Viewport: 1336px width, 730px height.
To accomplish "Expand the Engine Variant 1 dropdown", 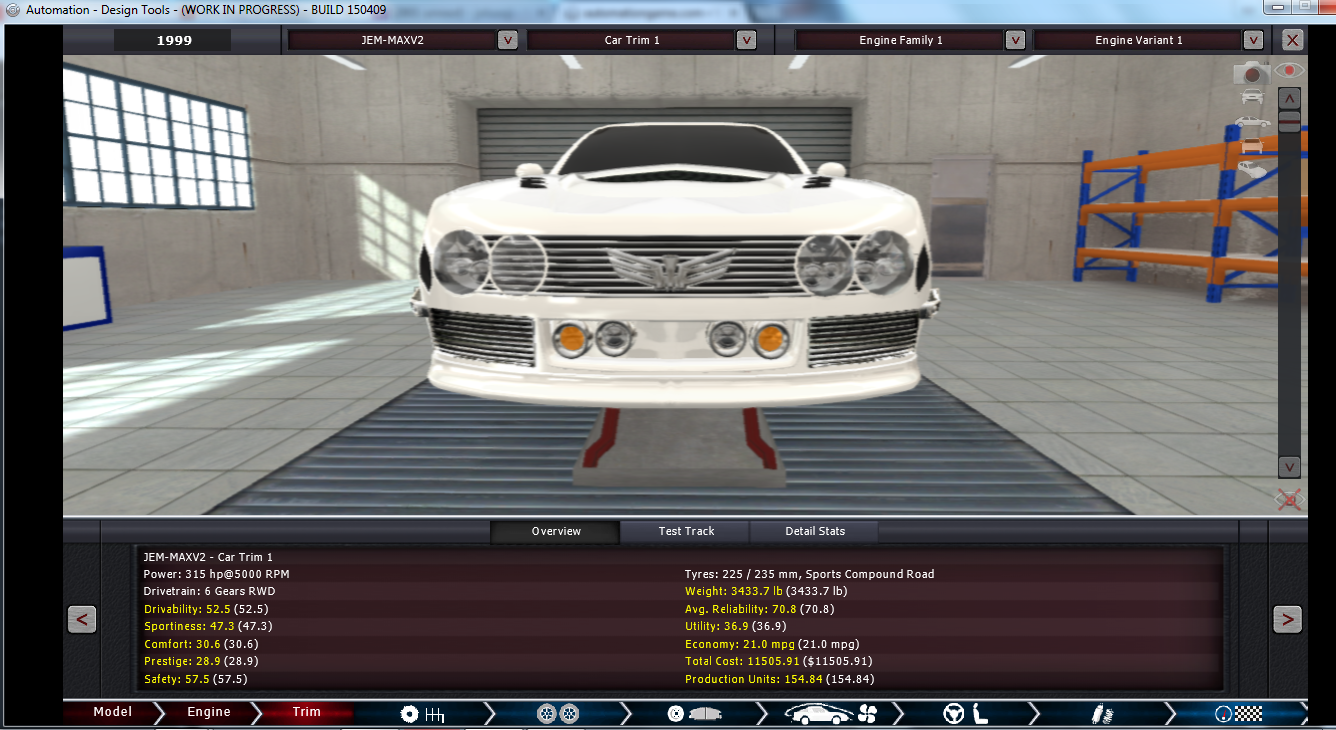I will 1254,40.
